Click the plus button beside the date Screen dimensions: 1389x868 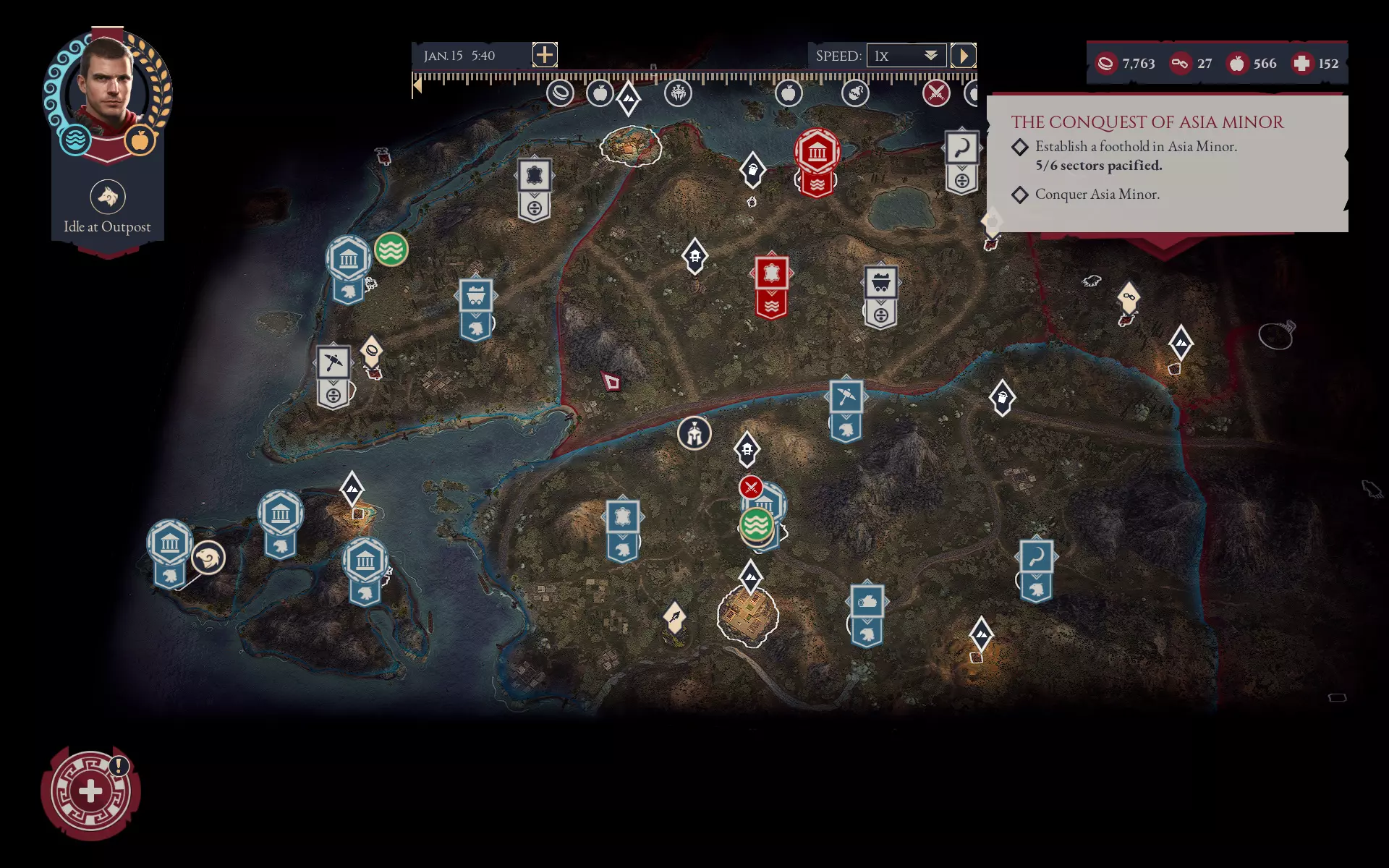click(x=545, y=54)
